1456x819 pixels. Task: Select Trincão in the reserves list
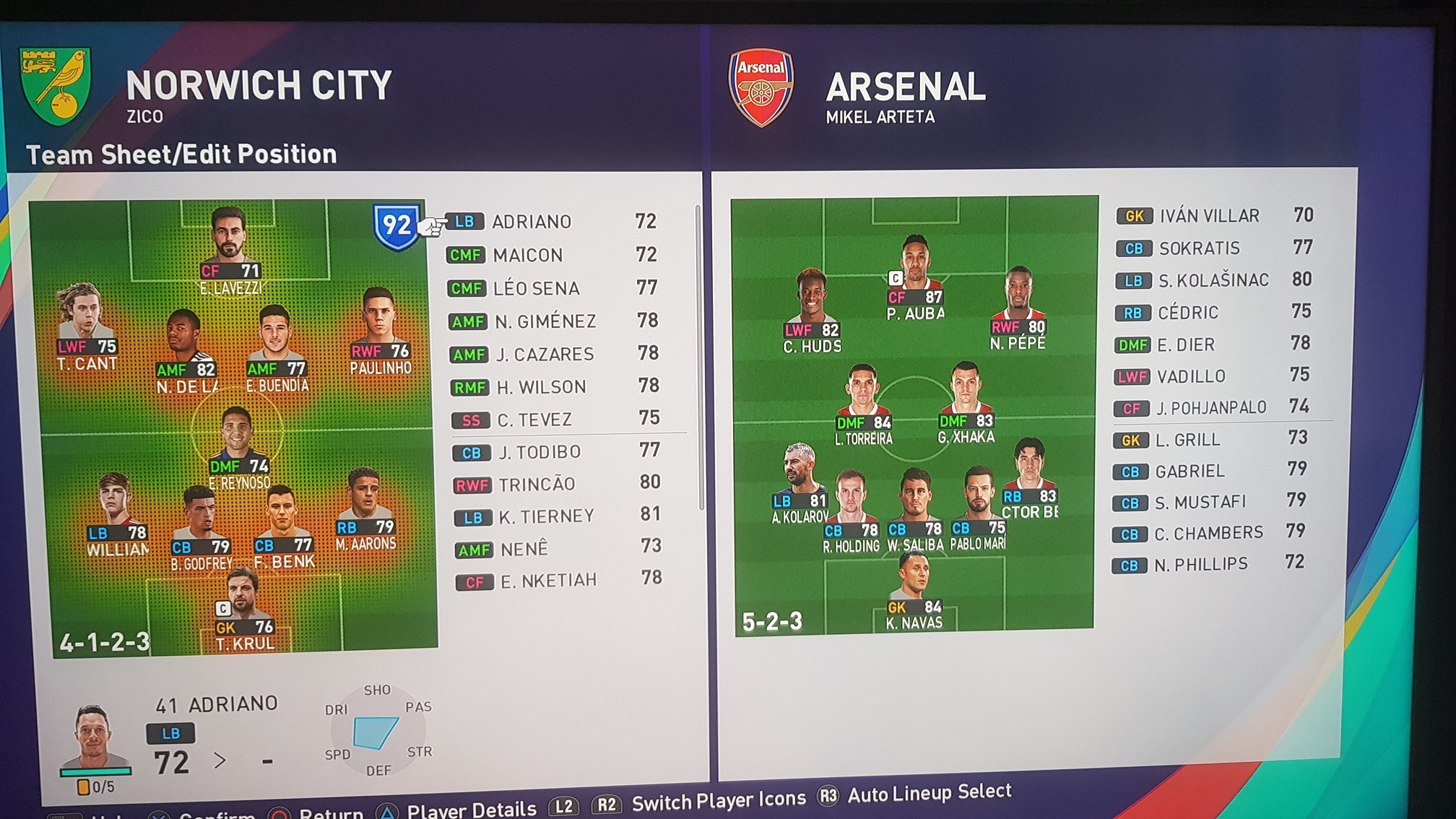537,484
